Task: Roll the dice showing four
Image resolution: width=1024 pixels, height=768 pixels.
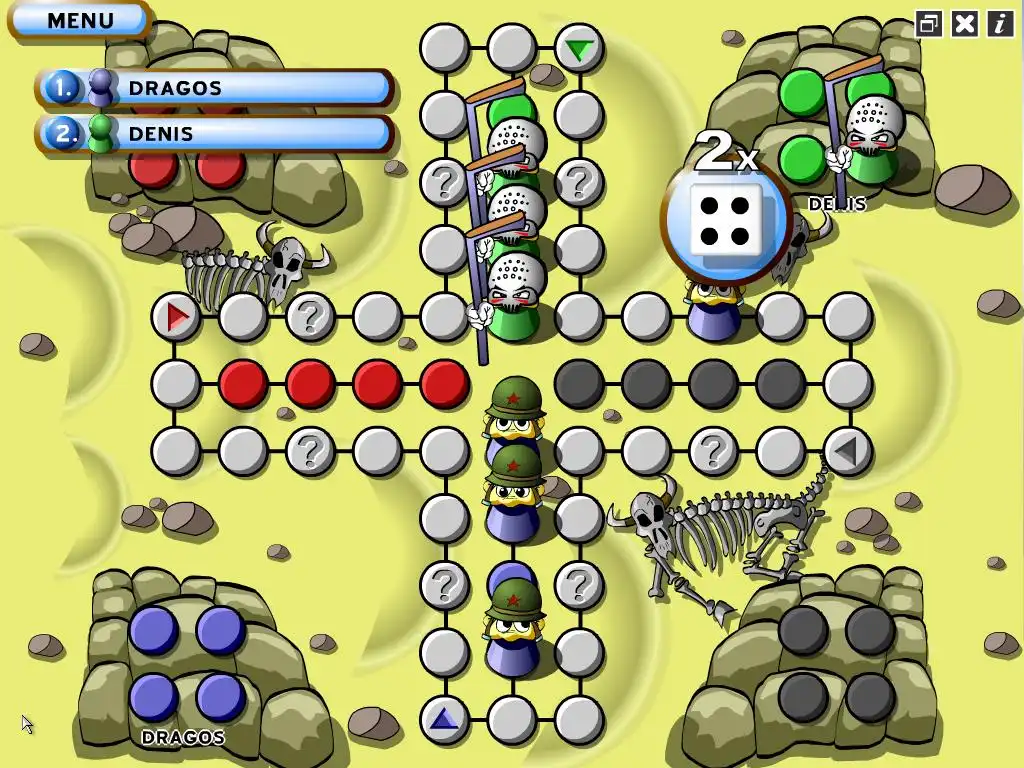Action: pos(725,221)
